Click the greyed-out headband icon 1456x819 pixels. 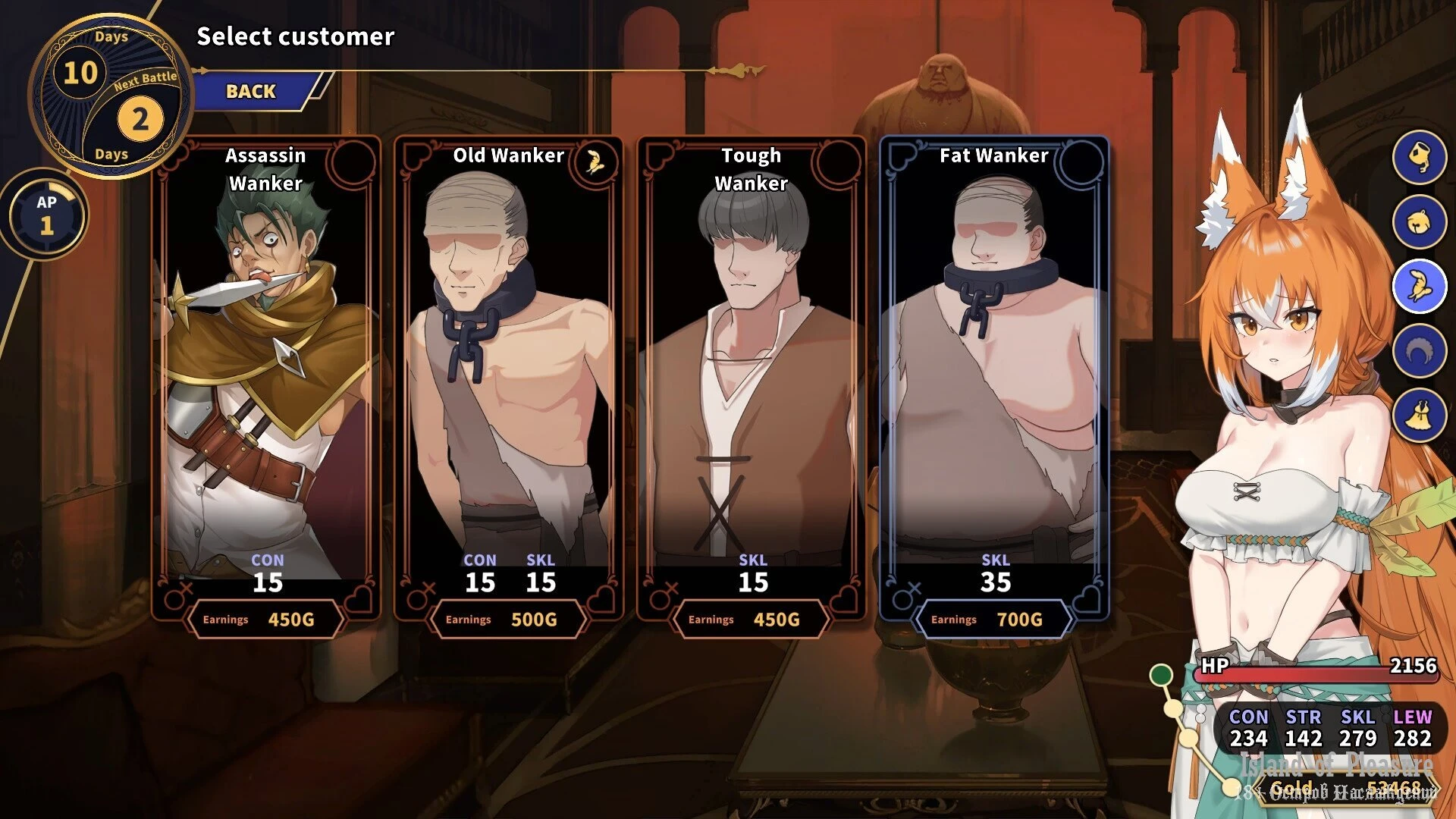pos(1419,351)
